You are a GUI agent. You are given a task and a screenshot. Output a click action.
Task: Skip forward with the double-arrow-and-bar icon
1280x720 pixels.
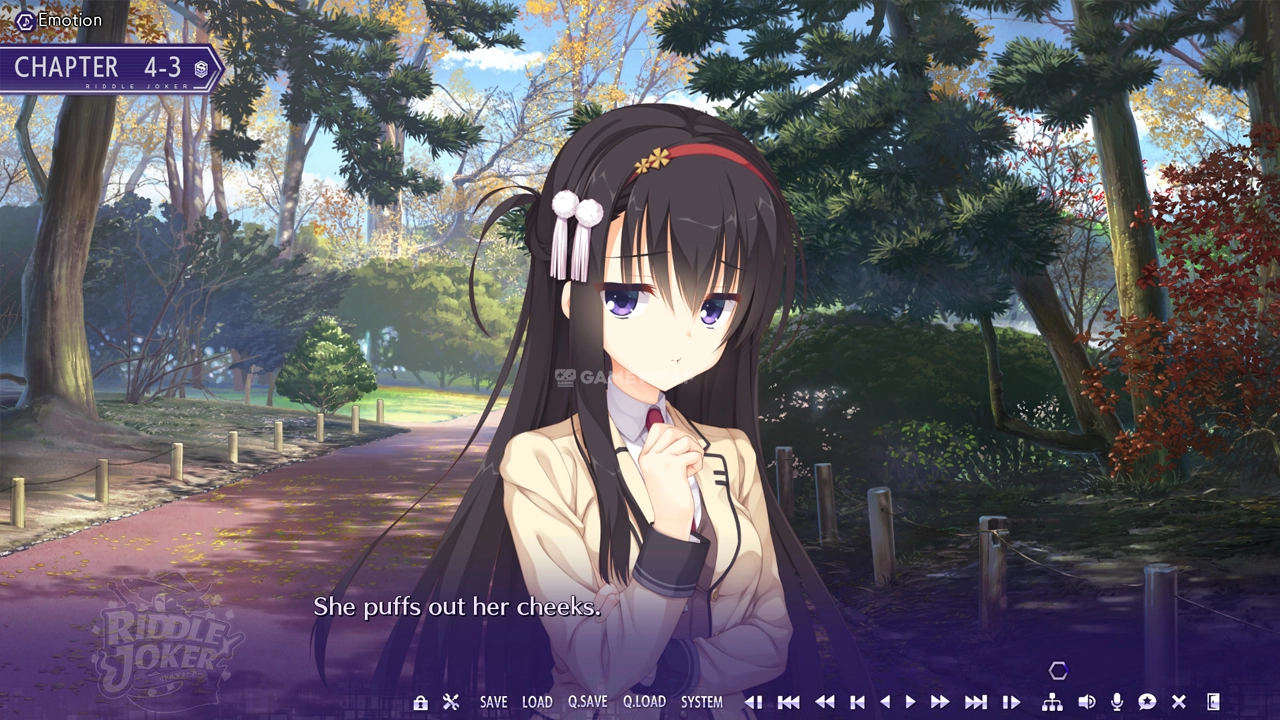point(976,702)
